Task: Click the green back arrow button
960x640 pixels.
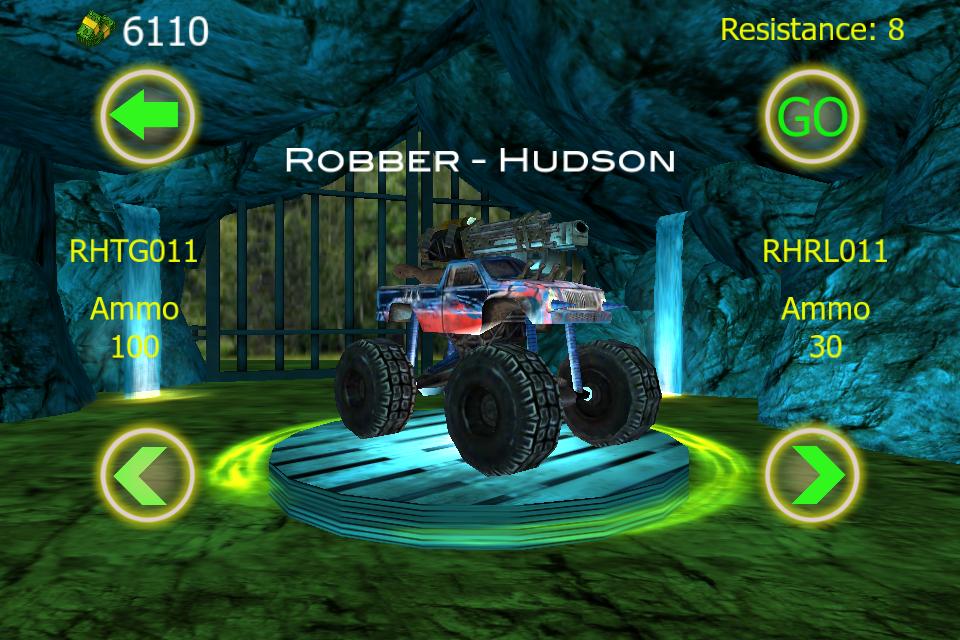Action: coord(146,117)
